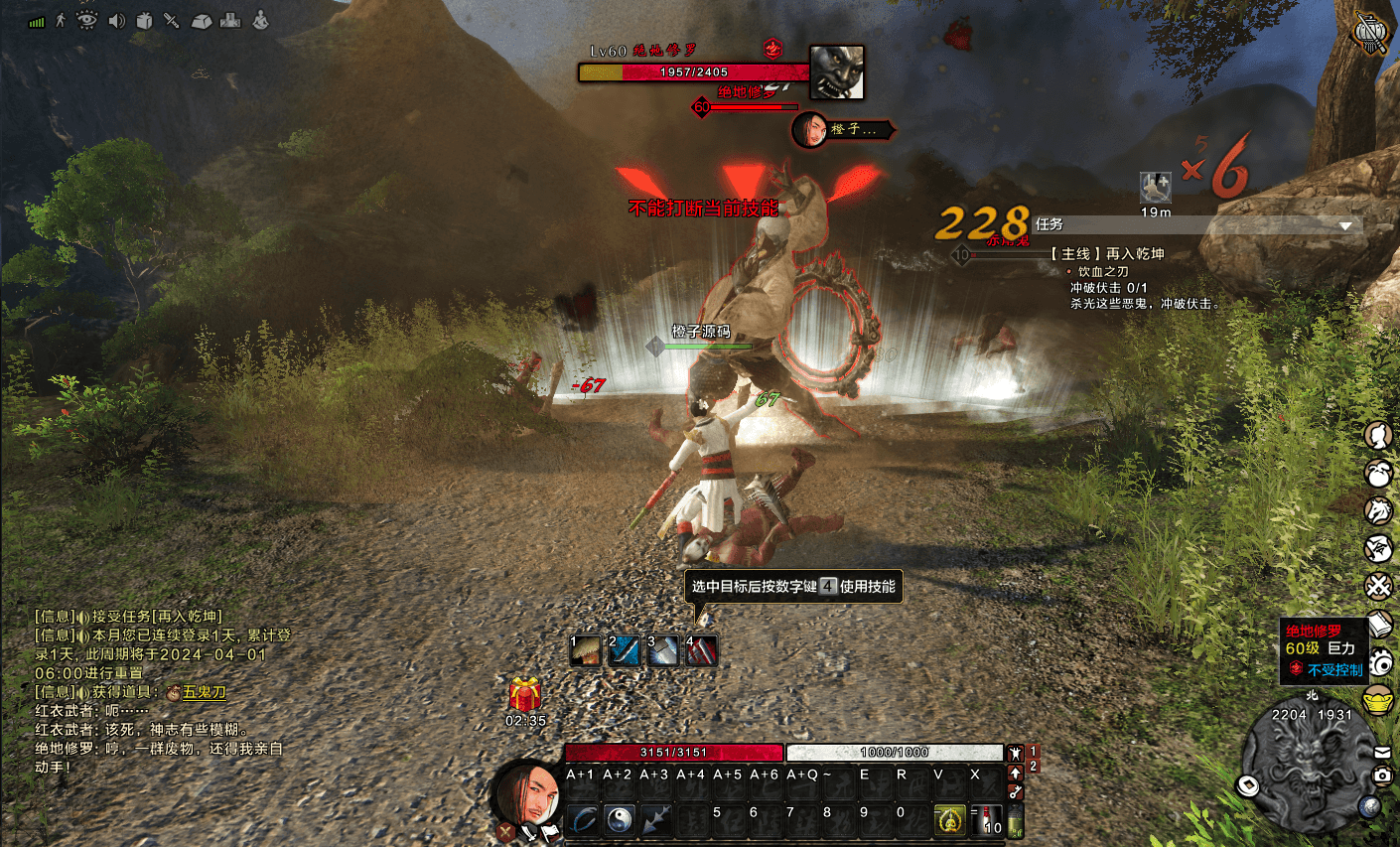Use the straw hat skill in slot 1
This screenshot has width=1400, height=847.
click(x=586, y=651)
